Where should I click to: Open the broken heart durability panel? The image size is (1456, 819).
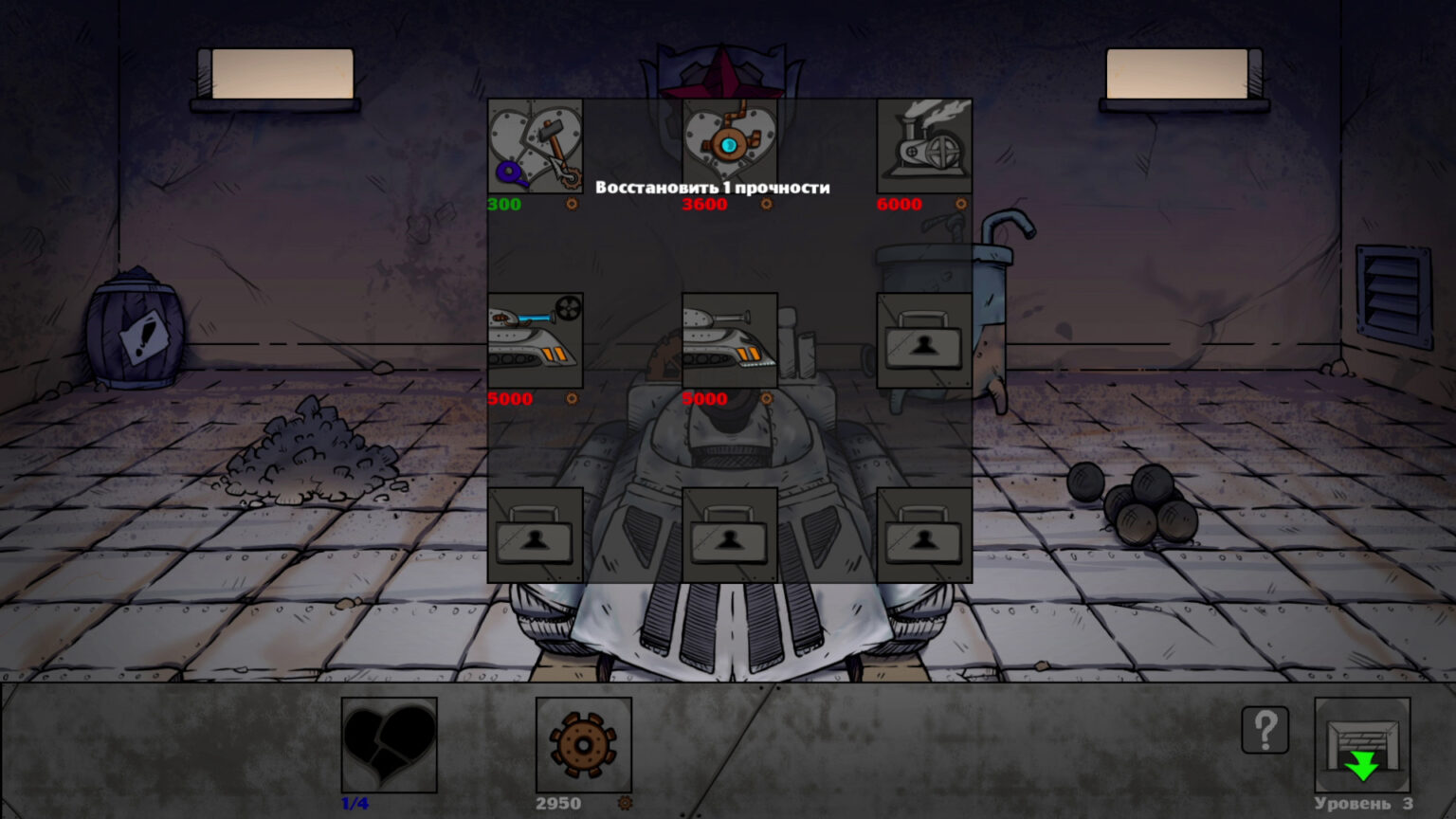[389, 745]
